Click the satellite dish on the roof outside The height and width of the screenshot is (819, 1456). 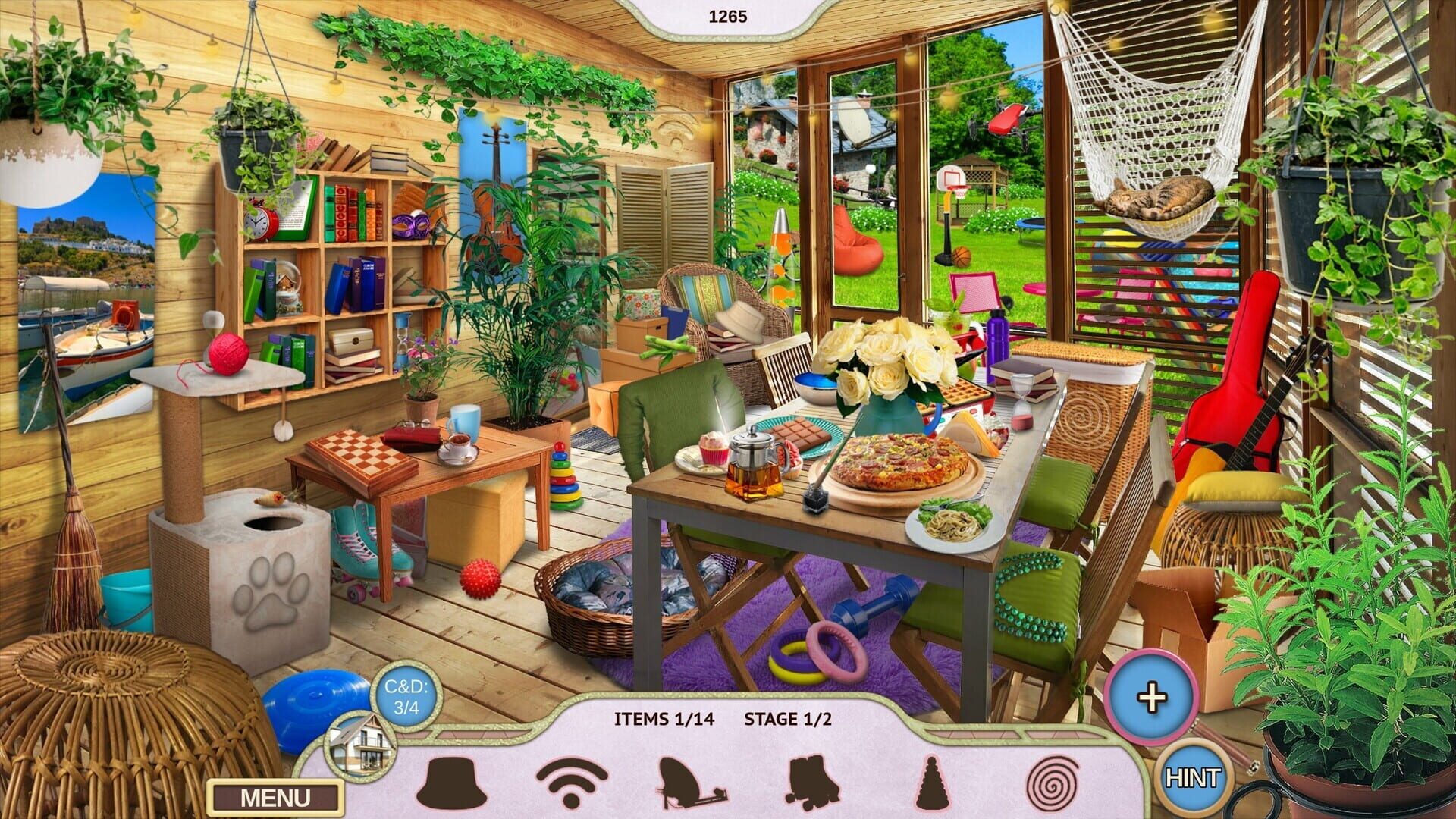click(857, 121)
